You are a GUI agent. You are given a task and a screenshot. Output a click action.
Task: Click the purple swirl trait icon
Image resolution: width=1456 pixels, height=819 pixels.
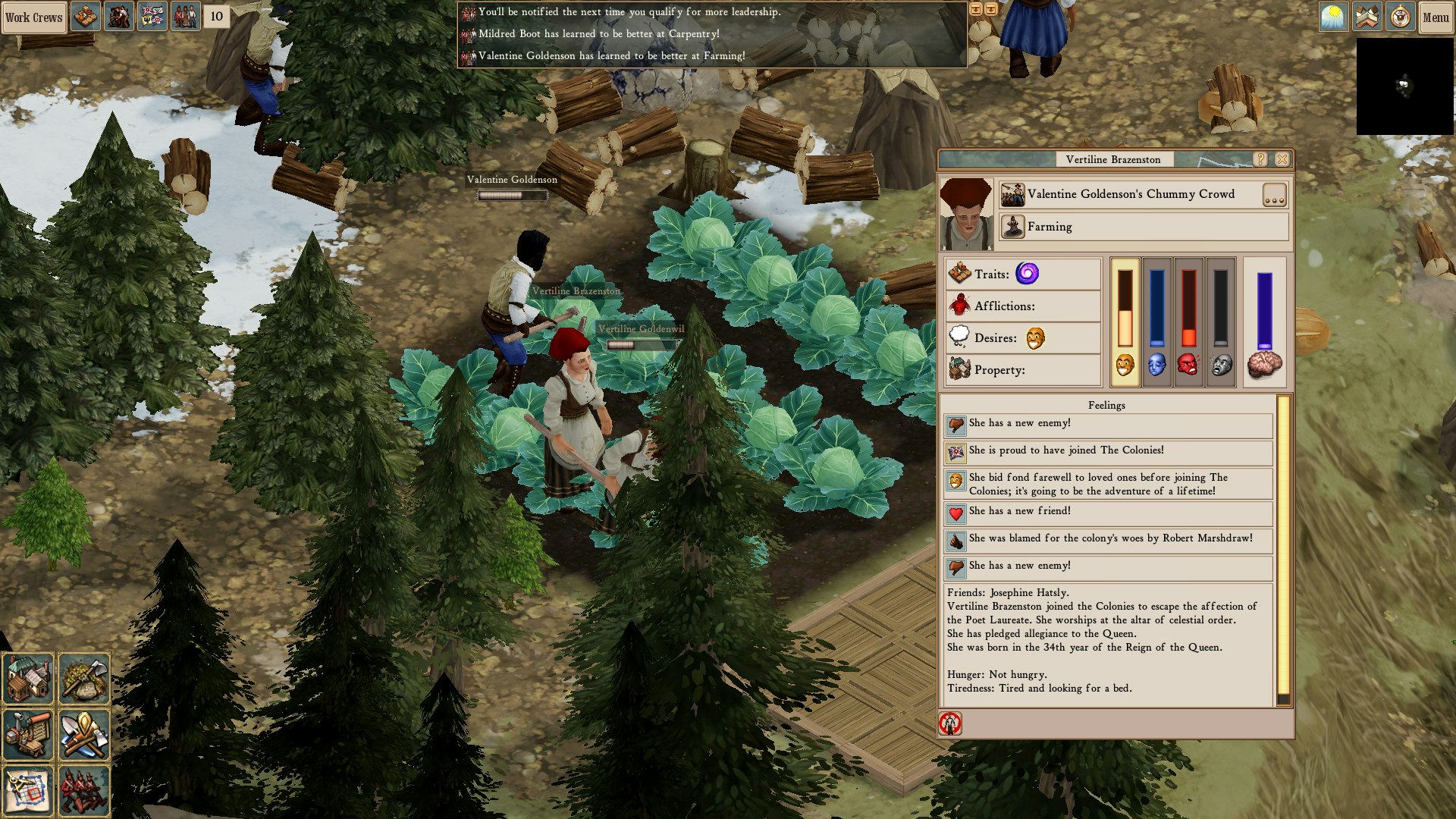[x=1027, y=274]
